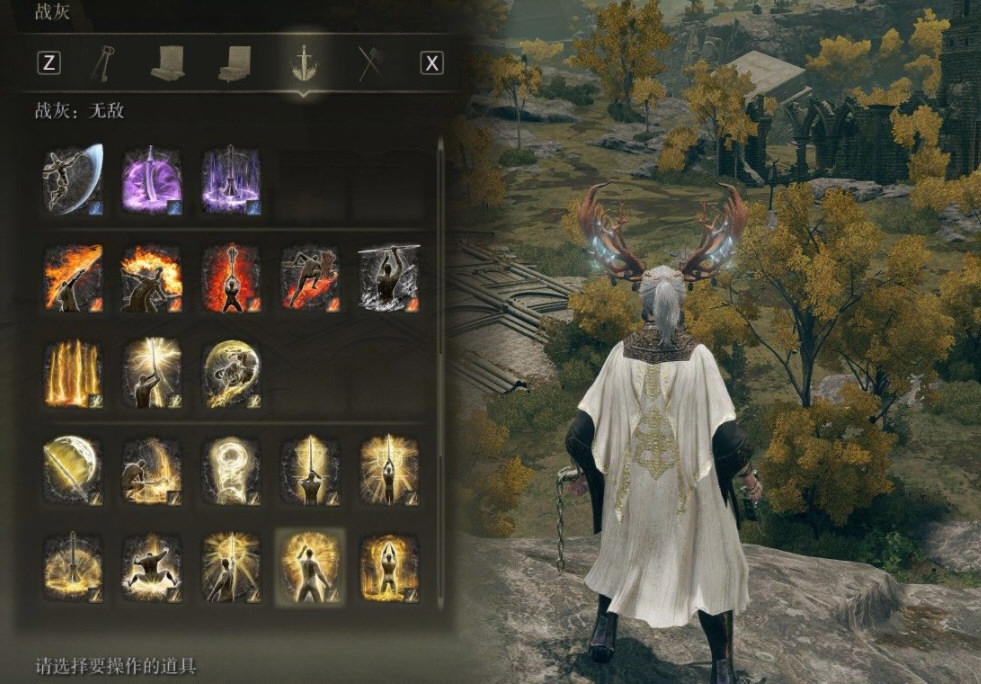Screen dimensions: 981x684
Task: Open the crossed weapons category tab
Action: coord(371,63)
